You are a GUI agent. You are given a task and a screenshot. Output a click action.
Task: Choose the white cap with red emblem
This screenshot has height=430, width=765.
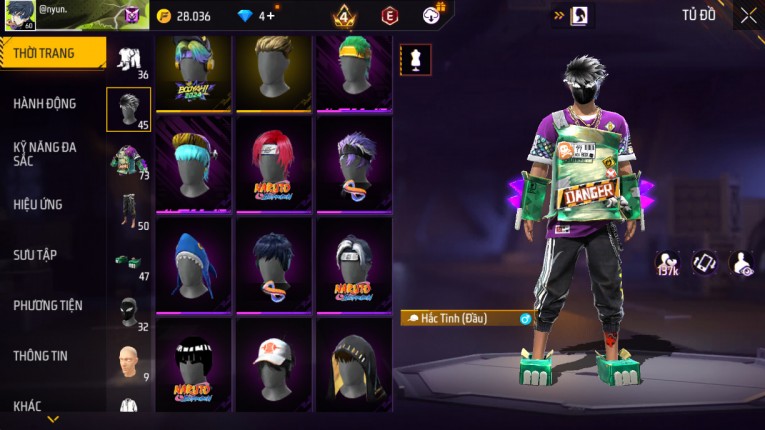tap(273, 362)
